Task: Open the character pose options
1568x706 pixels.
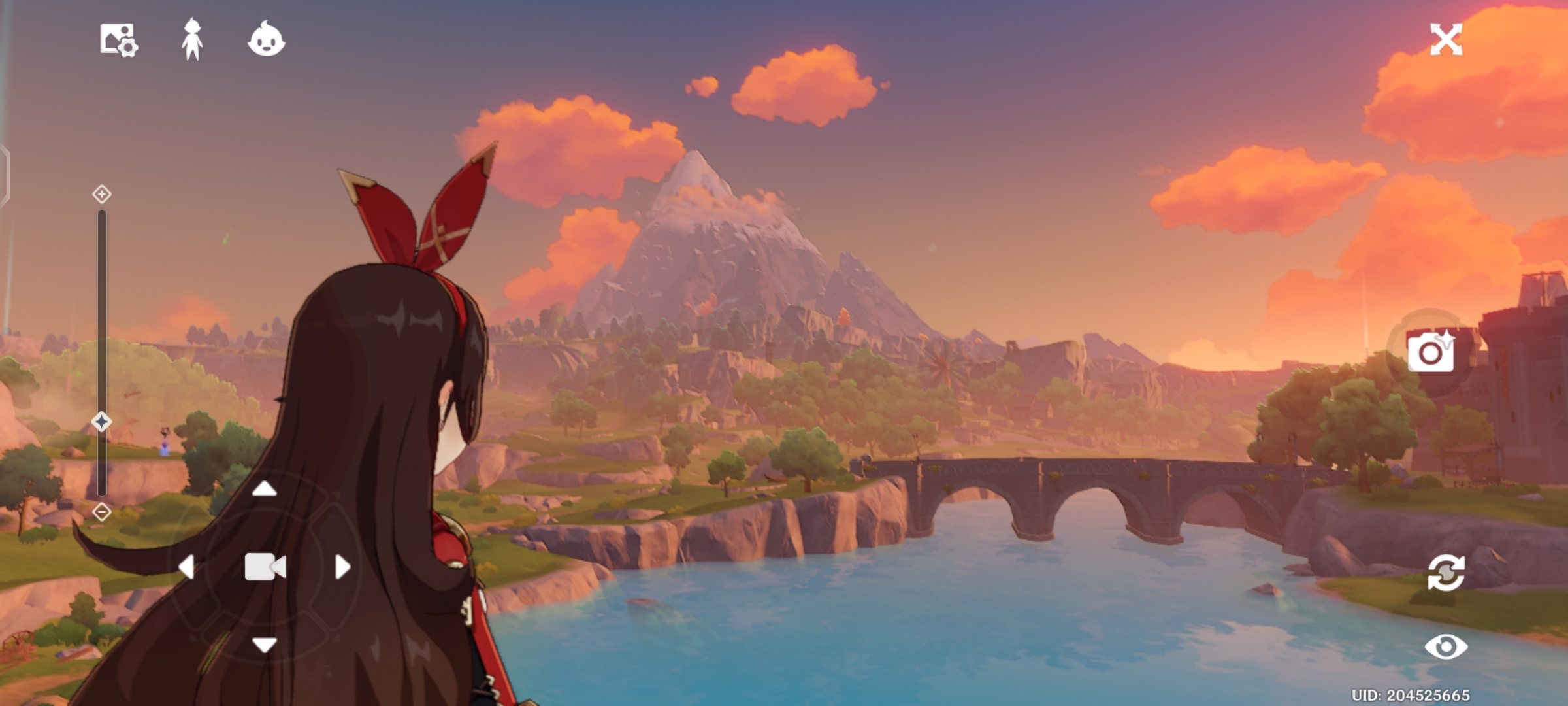Action: (x=192, y=40)
